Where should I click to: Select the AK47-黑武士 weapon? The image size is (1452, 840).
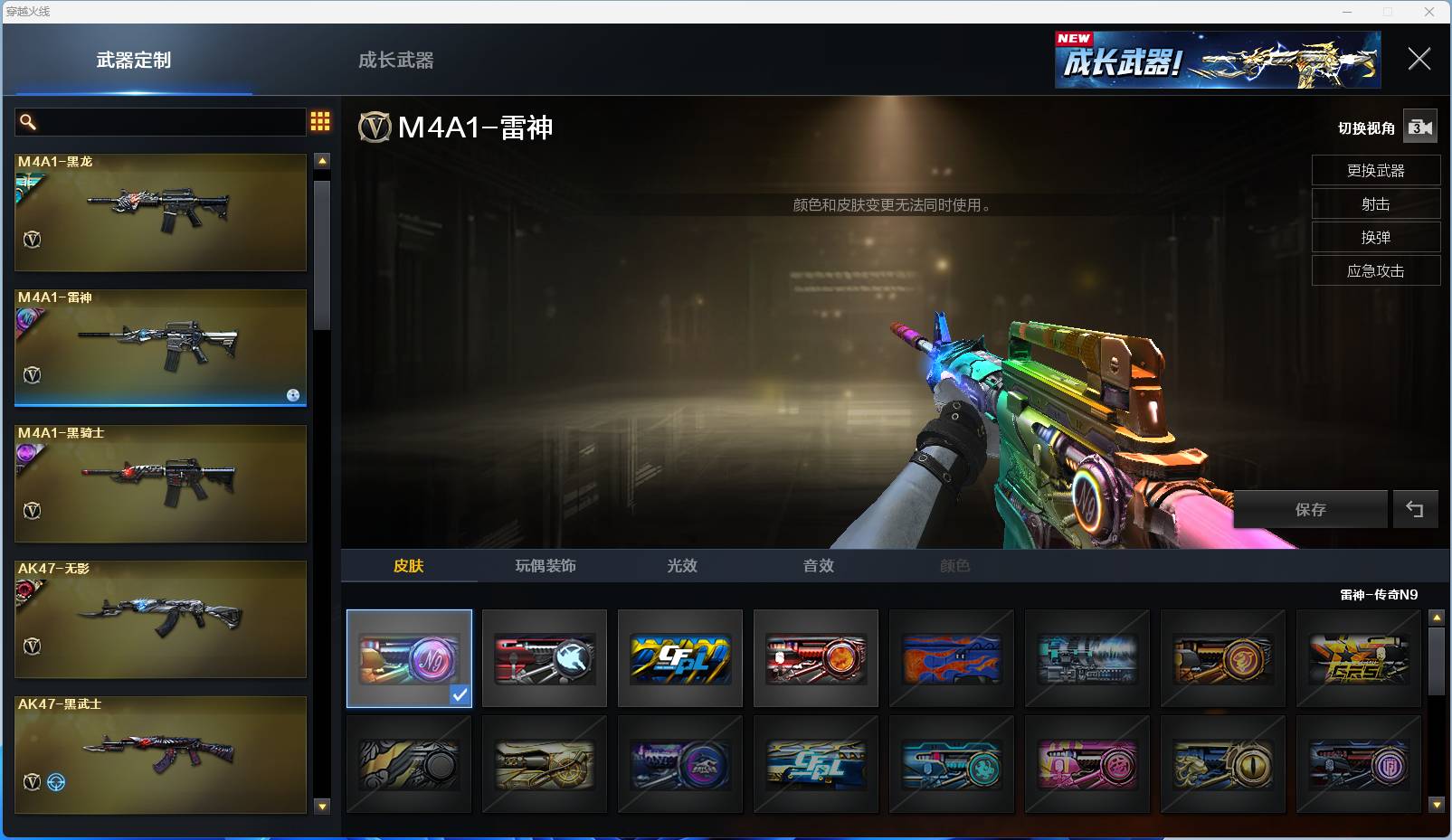click(160, 755)
